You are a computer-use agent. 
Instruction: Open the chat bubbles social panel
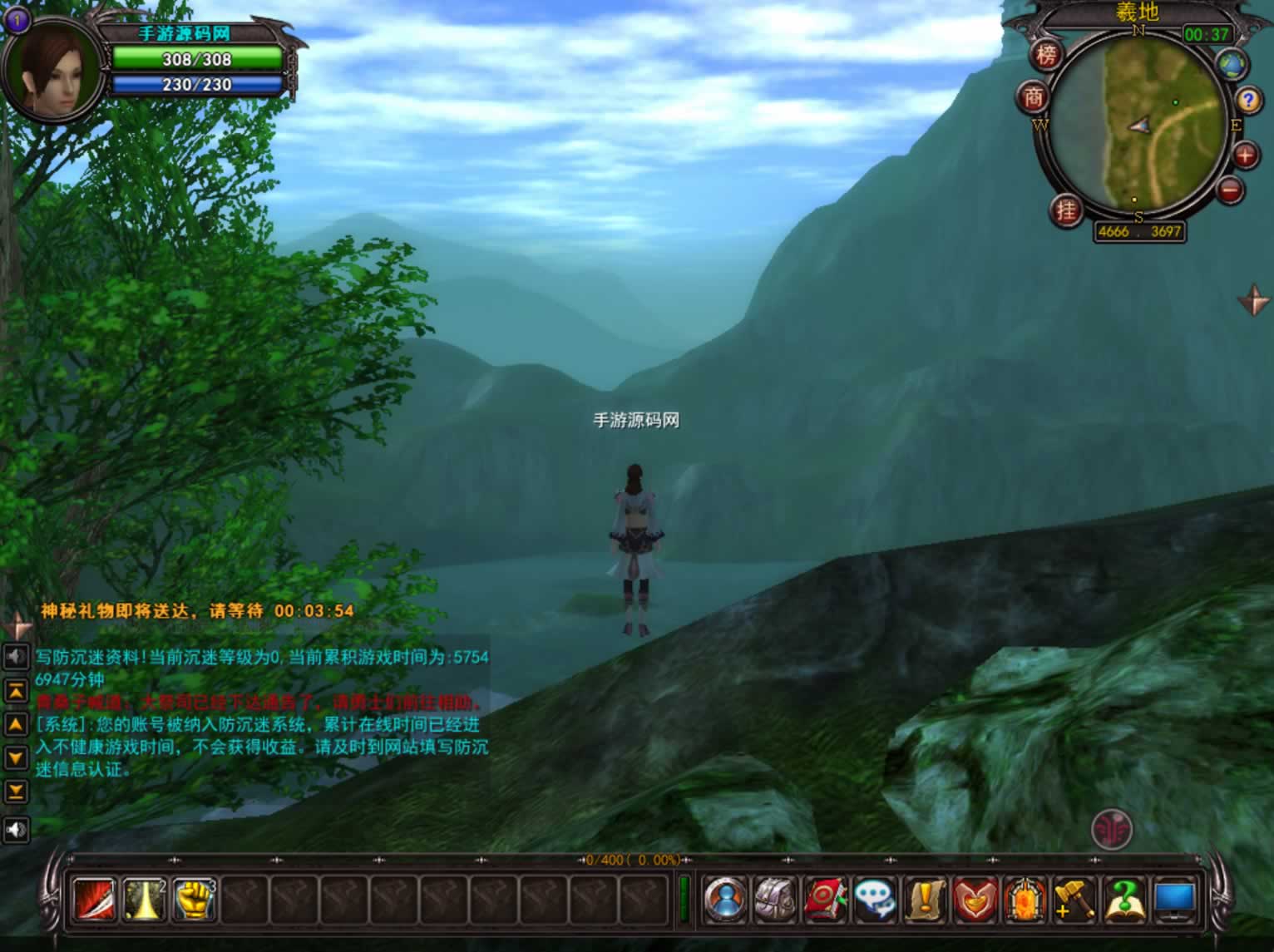point(875,900)
